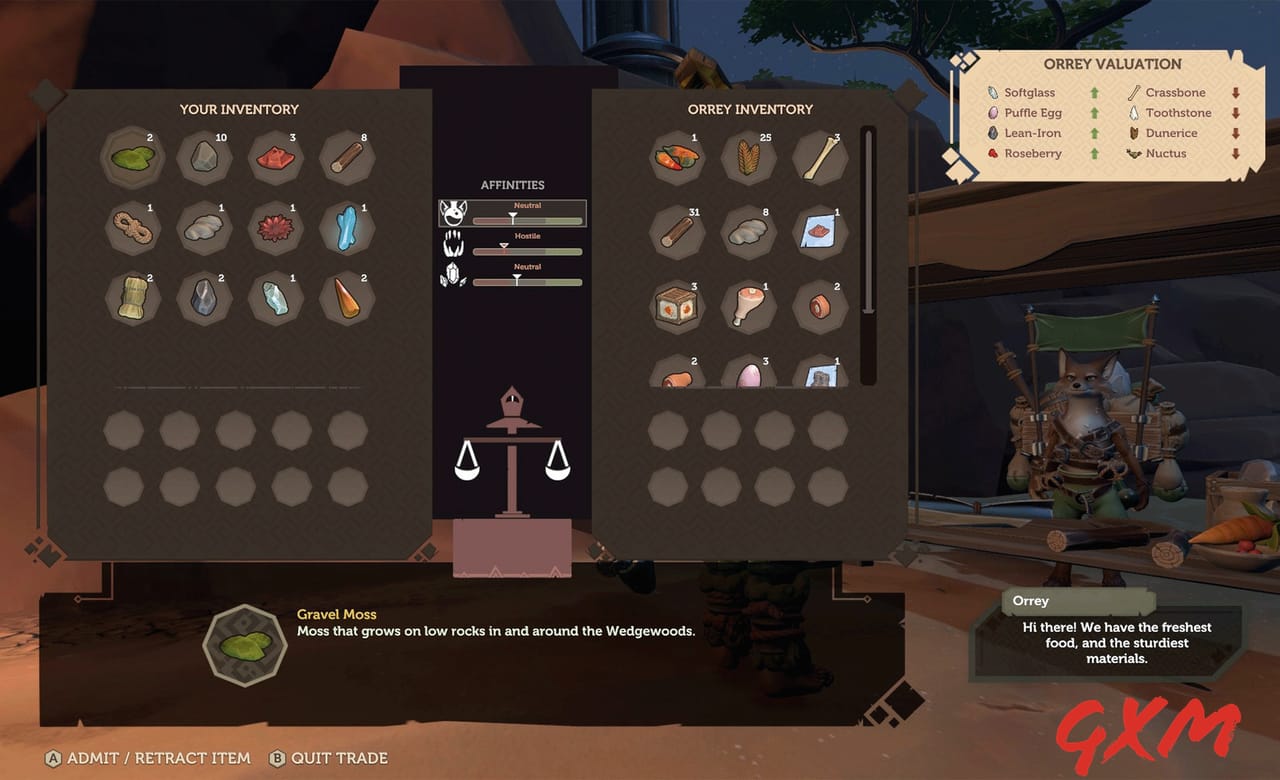Select the orange horn item

pyautogui.click(x=346, y=302)
